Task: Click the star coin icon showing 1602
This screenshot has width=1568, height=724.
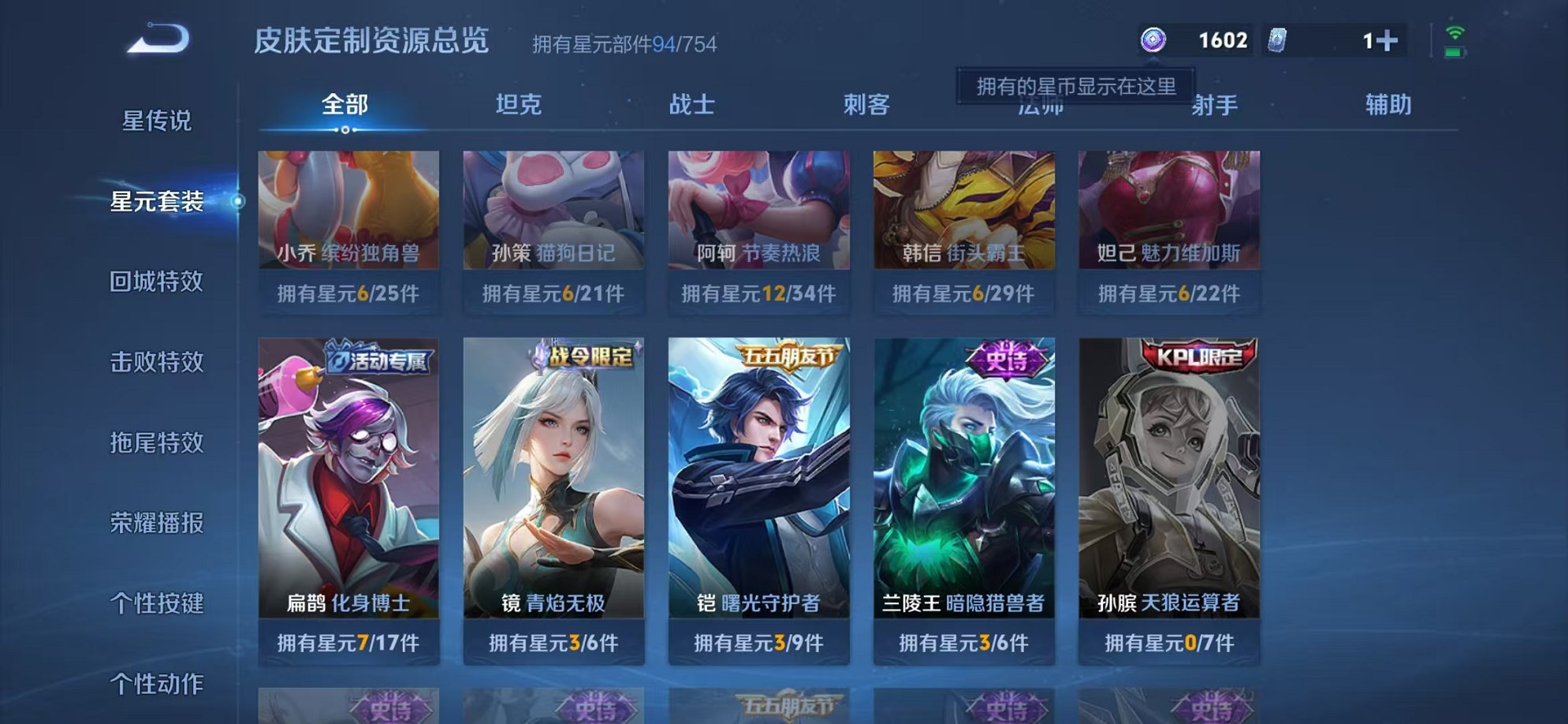Action: [1154, 39]
